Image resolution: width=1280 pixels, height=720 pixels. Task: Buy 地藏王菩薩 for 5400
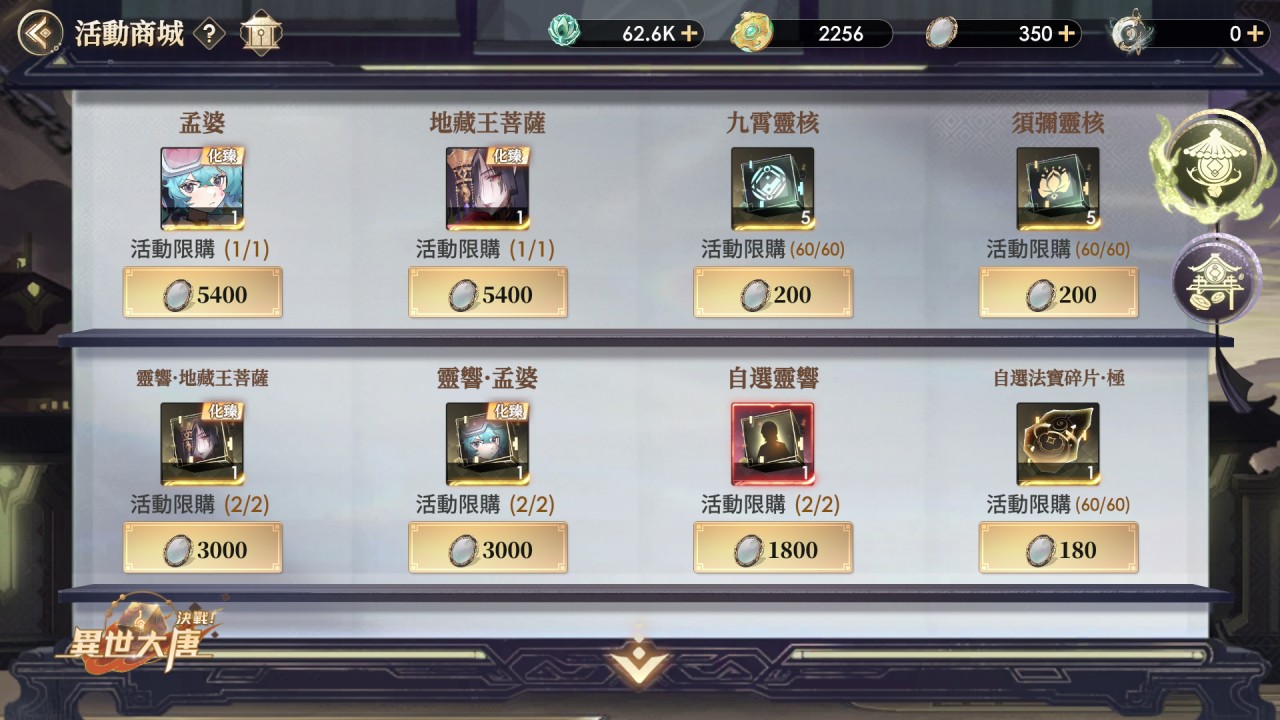click(488, 294)
